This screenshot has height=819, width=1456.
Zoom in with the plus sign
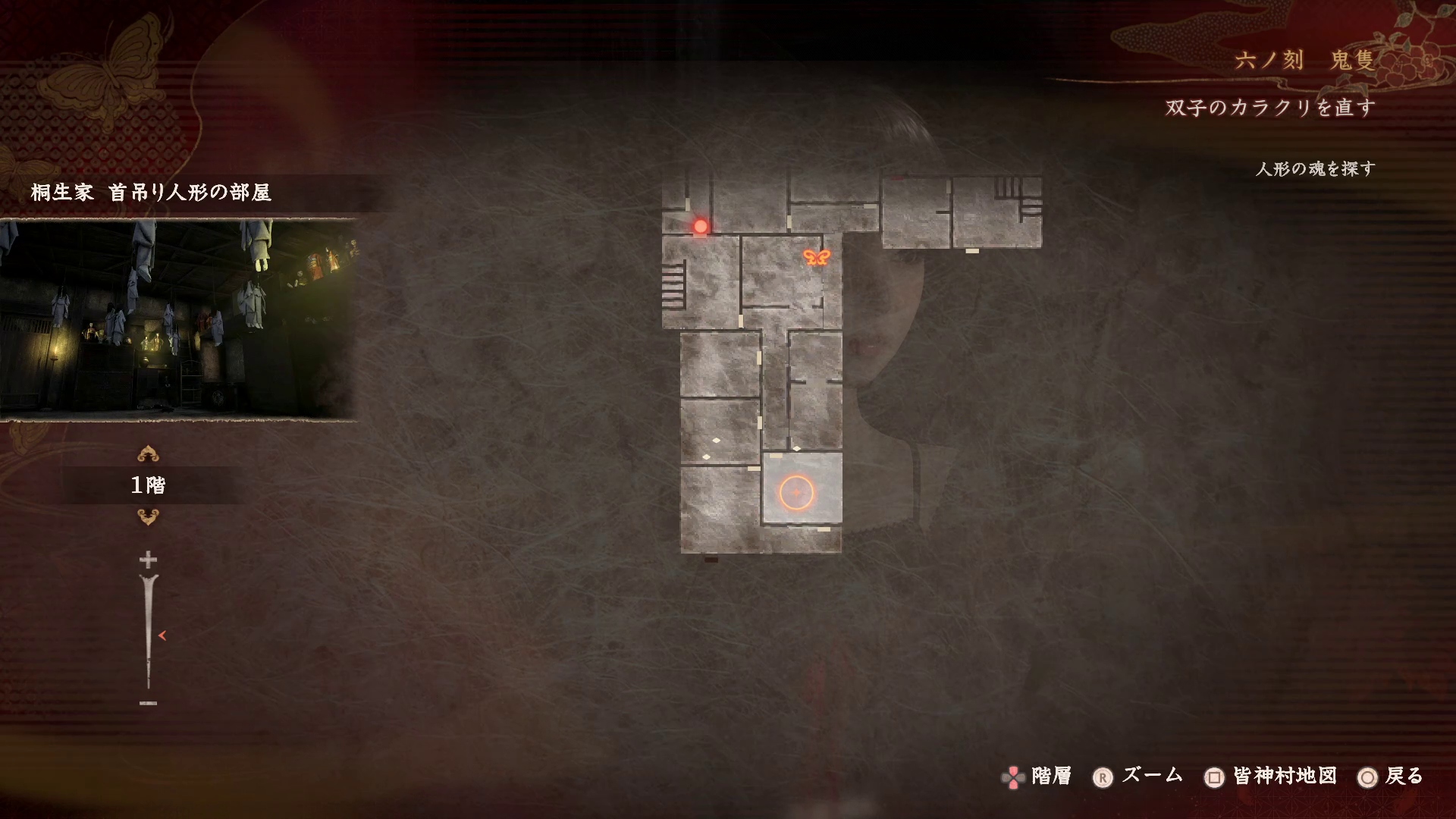pyautogui.click(x=148, y=560)
